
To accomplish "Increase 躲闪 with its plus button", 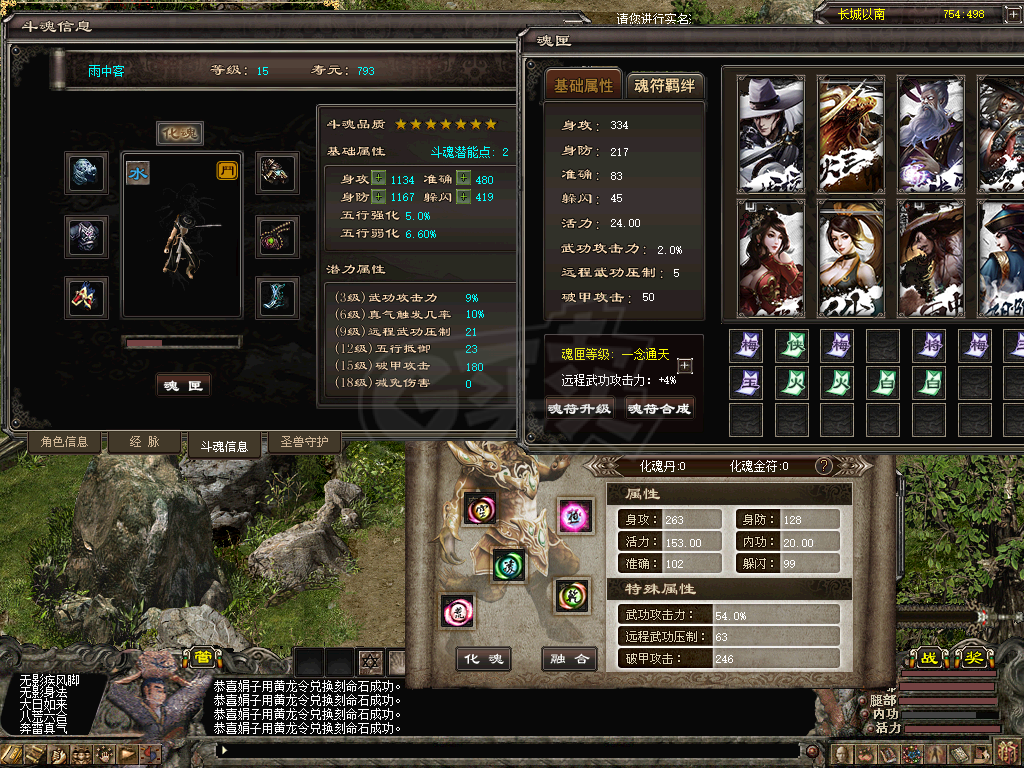I will [463, 197].
